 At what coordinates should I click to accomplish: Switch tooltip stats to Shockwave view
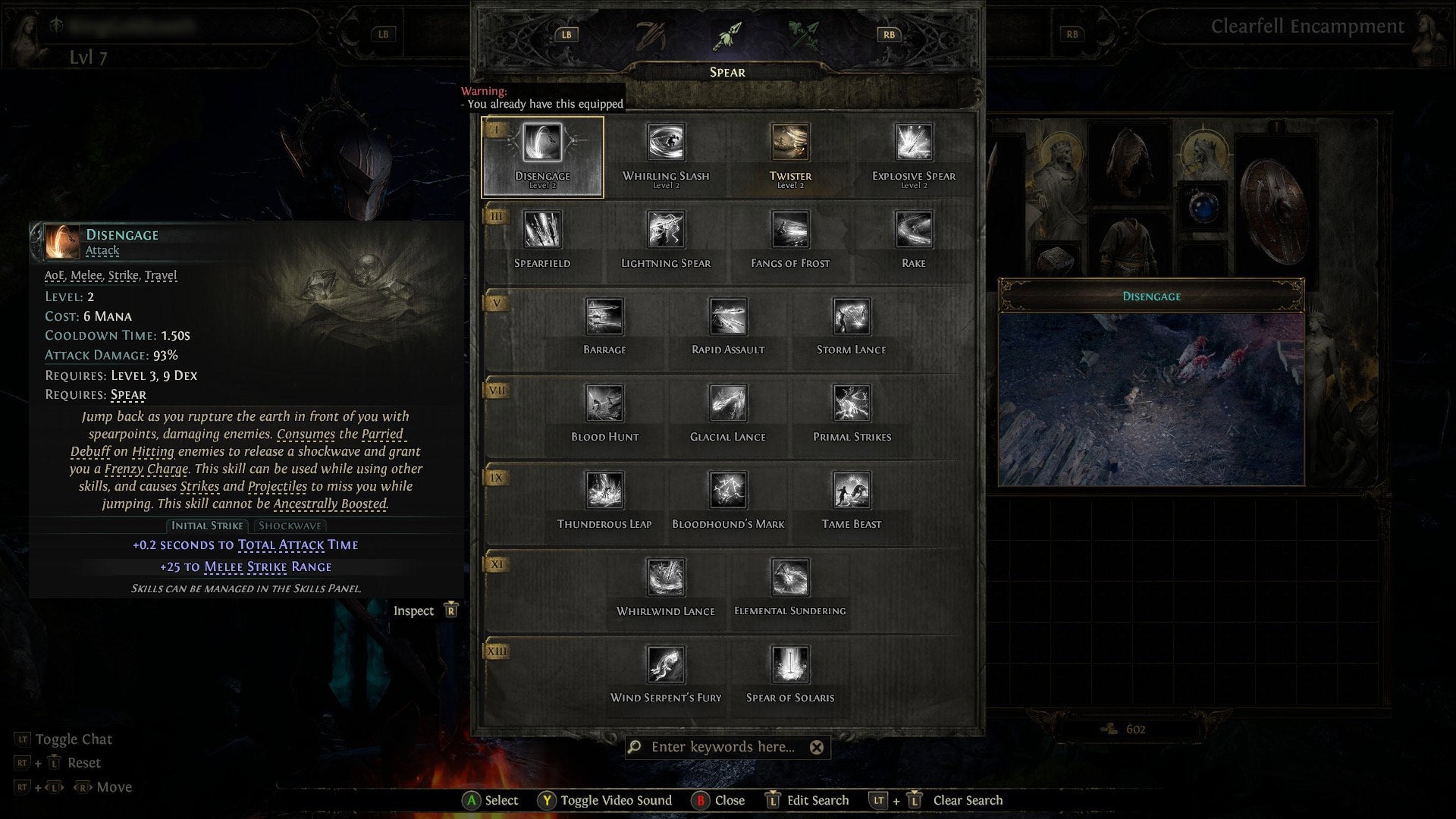290,526
